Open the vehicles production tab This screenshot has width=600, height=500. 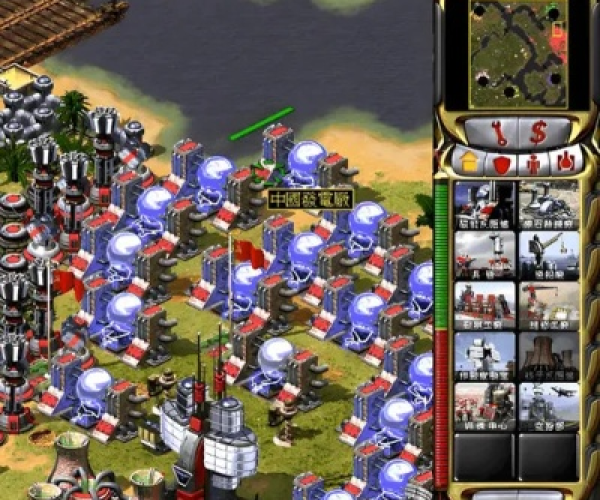(x=566, y=160)
